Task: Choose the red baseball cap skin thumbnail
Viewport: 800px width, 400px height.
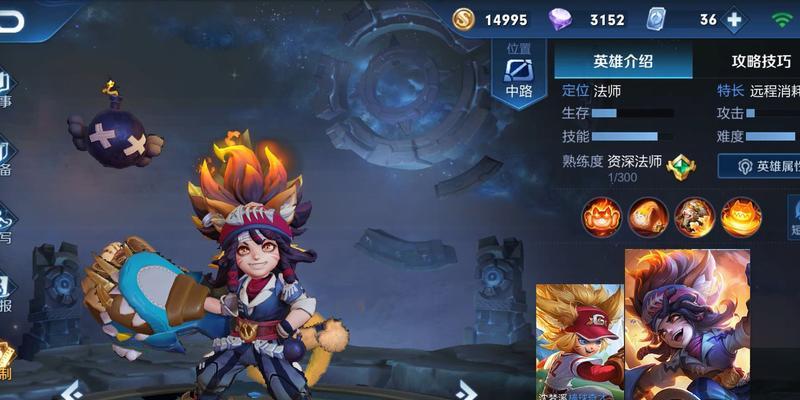Action: tap(579, 340)
